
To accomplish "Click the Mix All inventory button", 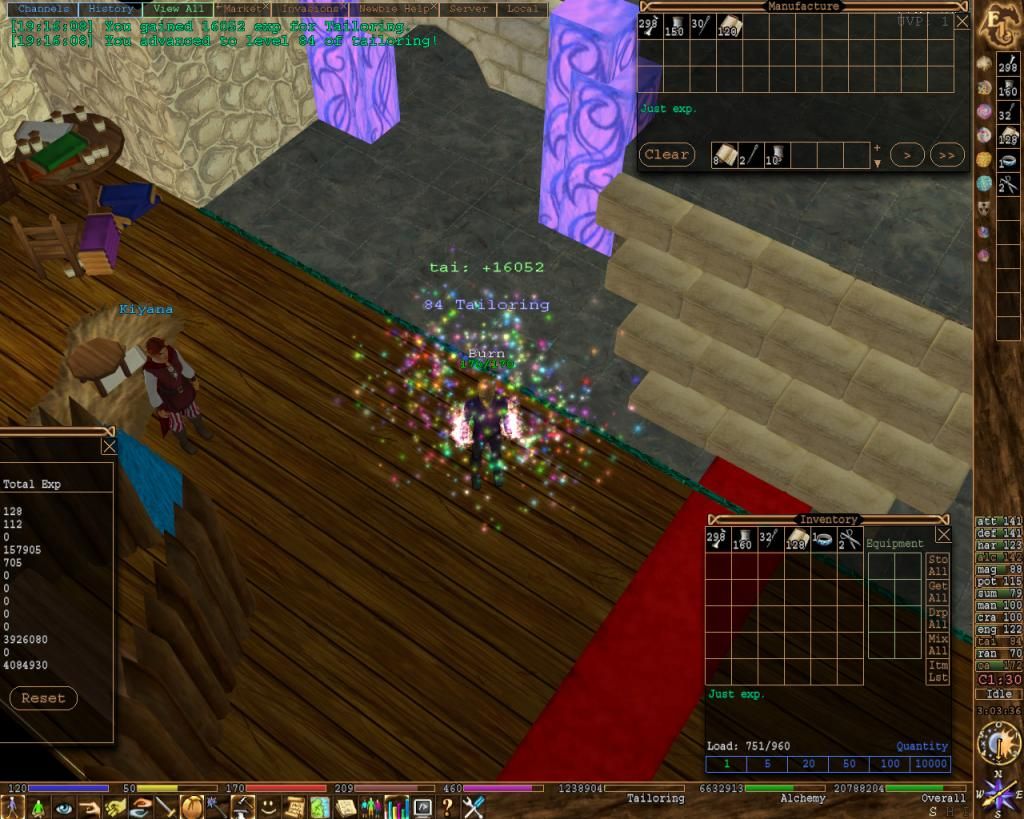I will 938,644.
